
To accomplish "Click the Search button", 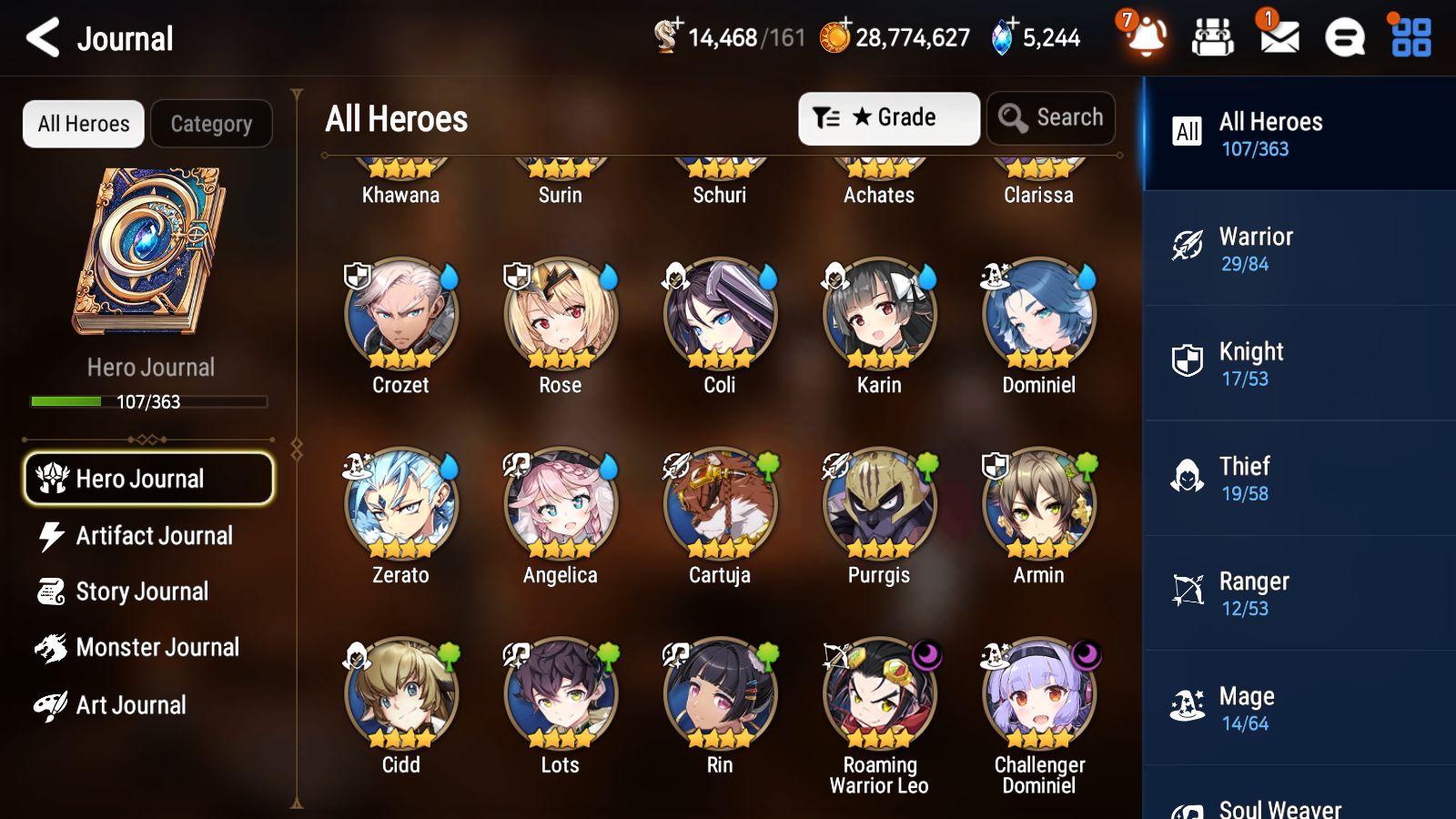I will pyautogui.click(x=1050, y=117).
